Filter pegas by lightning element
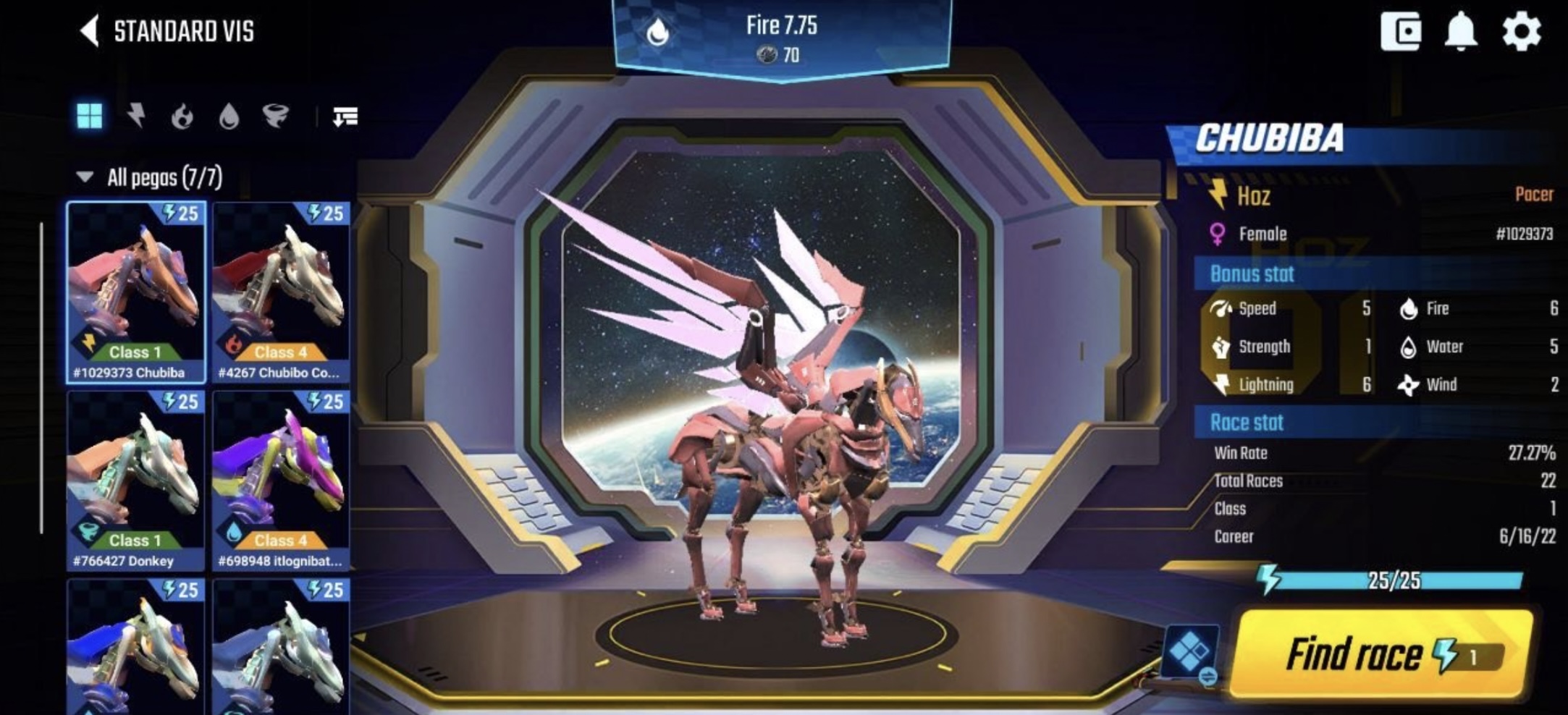The height and width of the screenshot is (715, 1568). 136,116
